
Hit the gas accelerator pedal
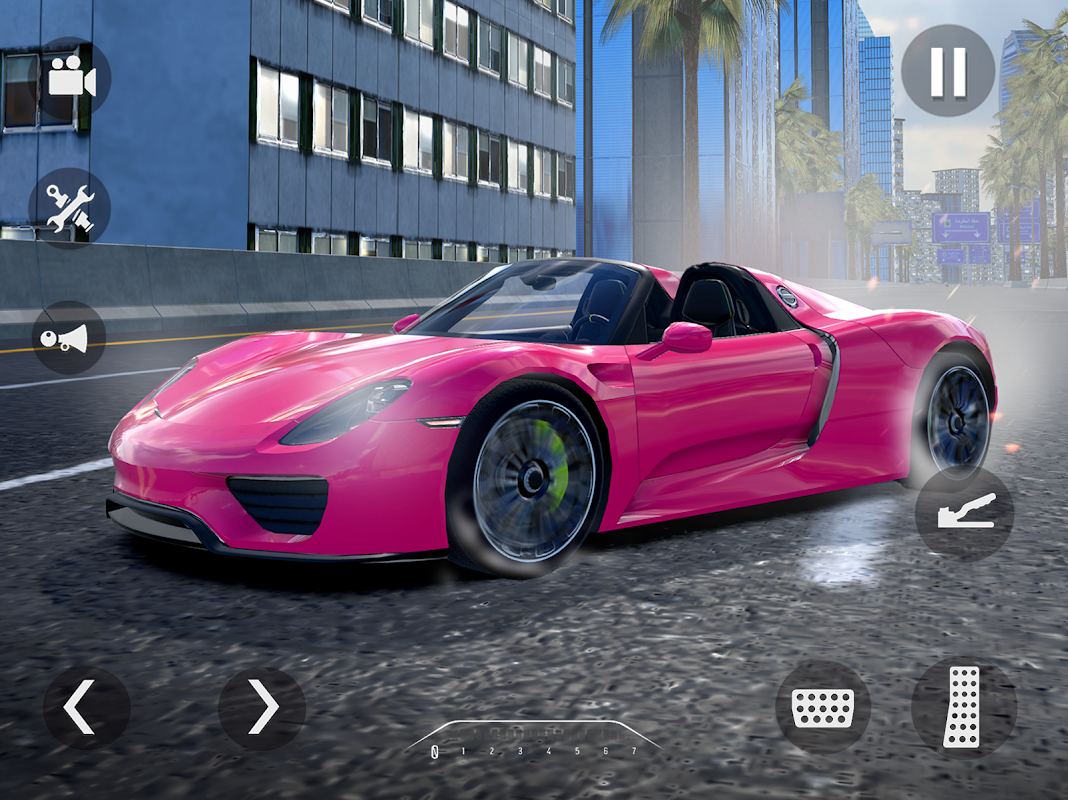pos(963,707)
